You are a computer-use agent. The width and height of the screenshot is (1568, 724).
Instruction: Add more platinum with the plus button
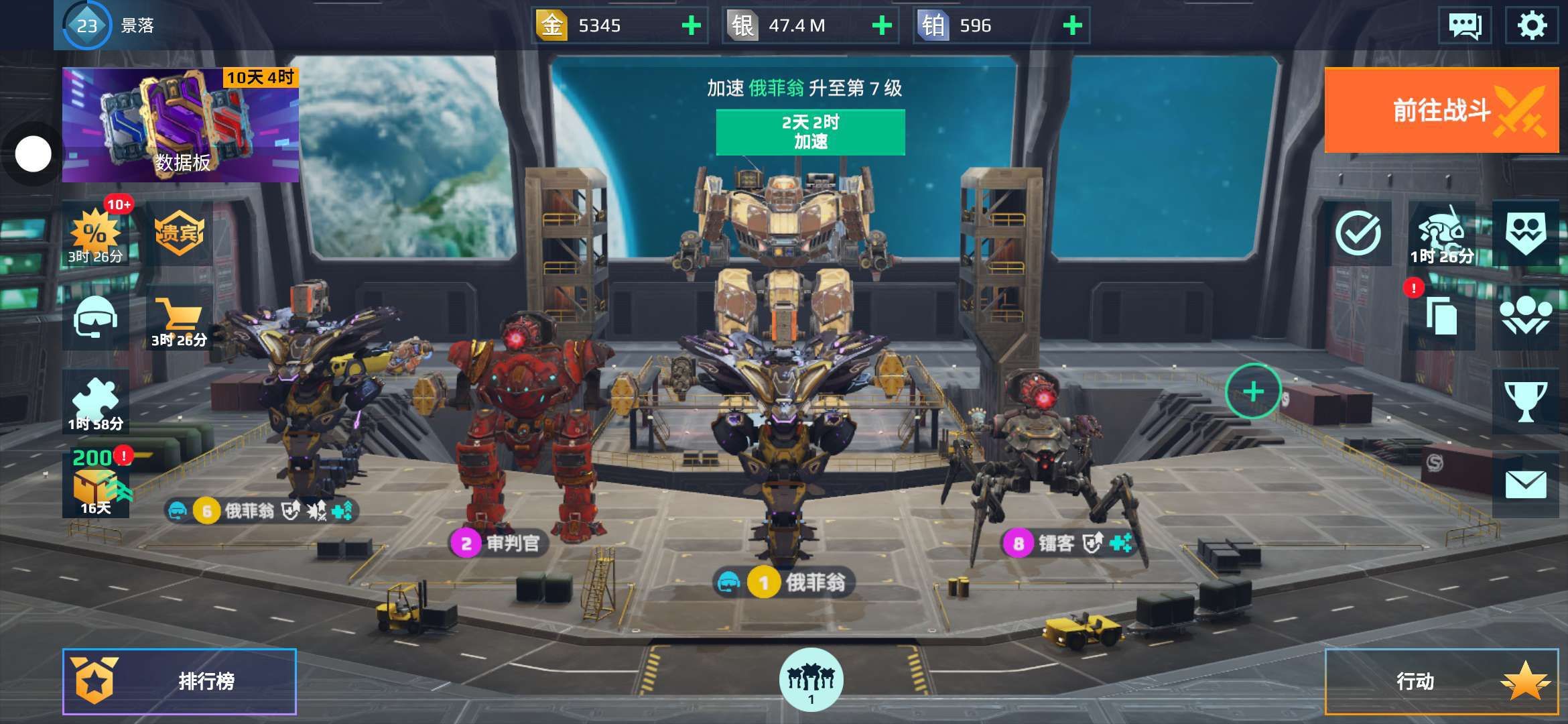pyautogui.click(x=1072, y=25)
